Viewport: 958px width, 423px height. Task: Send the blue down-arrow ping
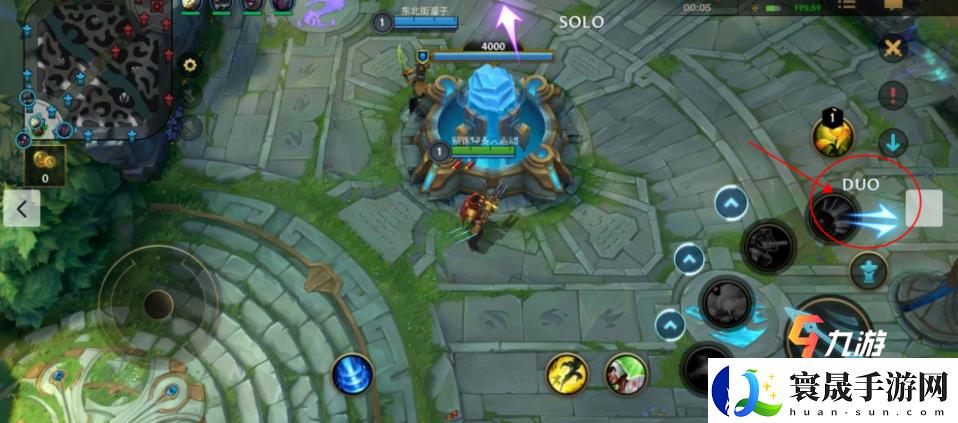click(x=892, y=141)
